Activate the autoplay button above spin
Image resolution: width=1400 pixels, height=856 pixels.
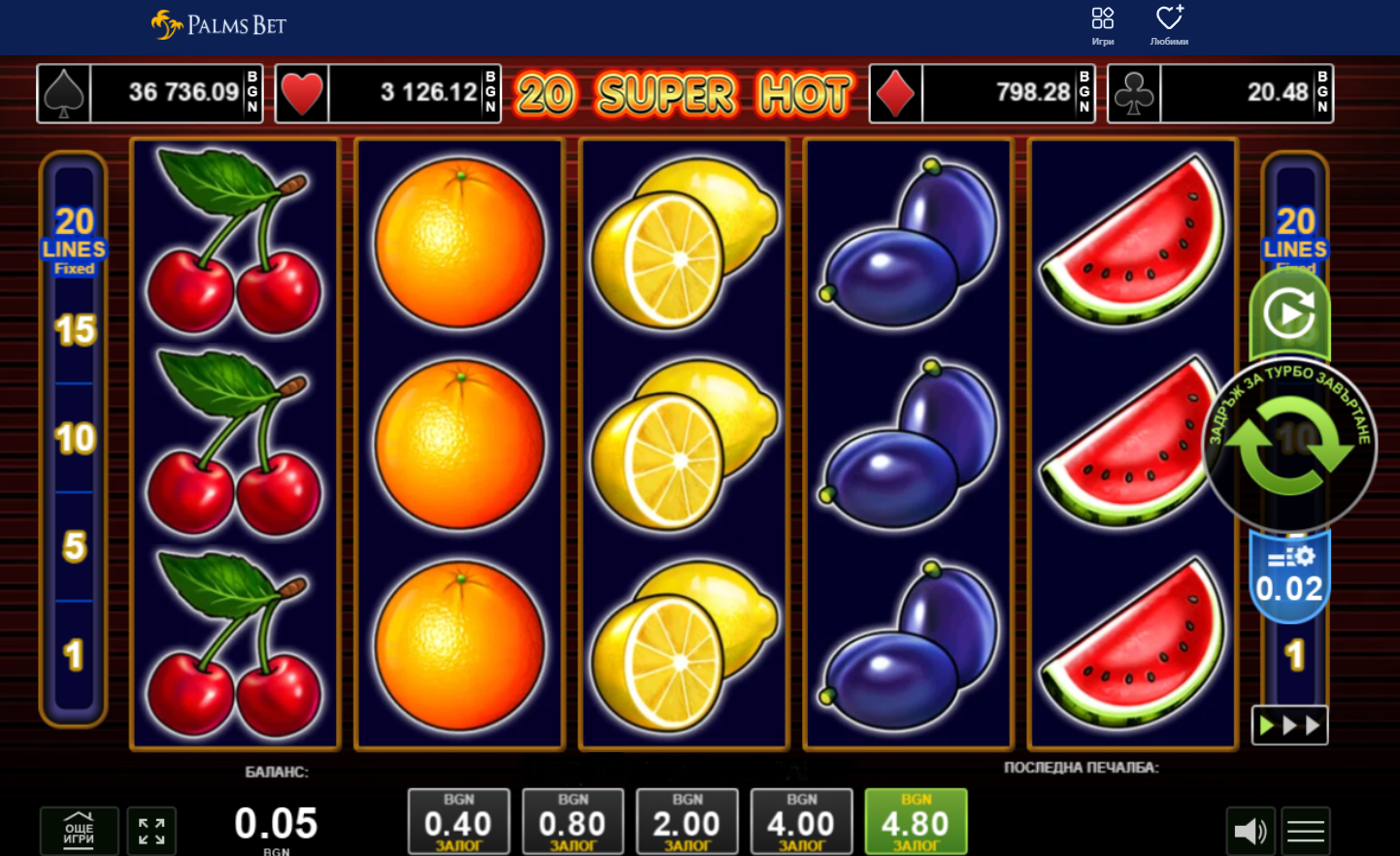pyautogui.click(x=1288, y=313)
